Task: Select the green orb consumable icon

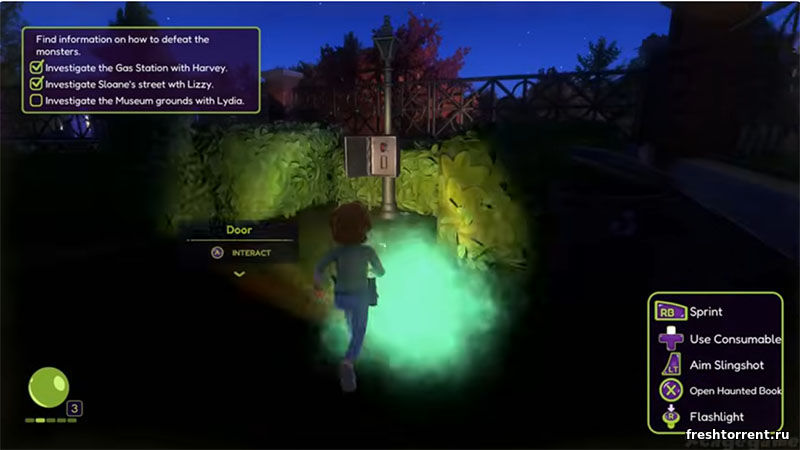Action: (x=48, y=388)
